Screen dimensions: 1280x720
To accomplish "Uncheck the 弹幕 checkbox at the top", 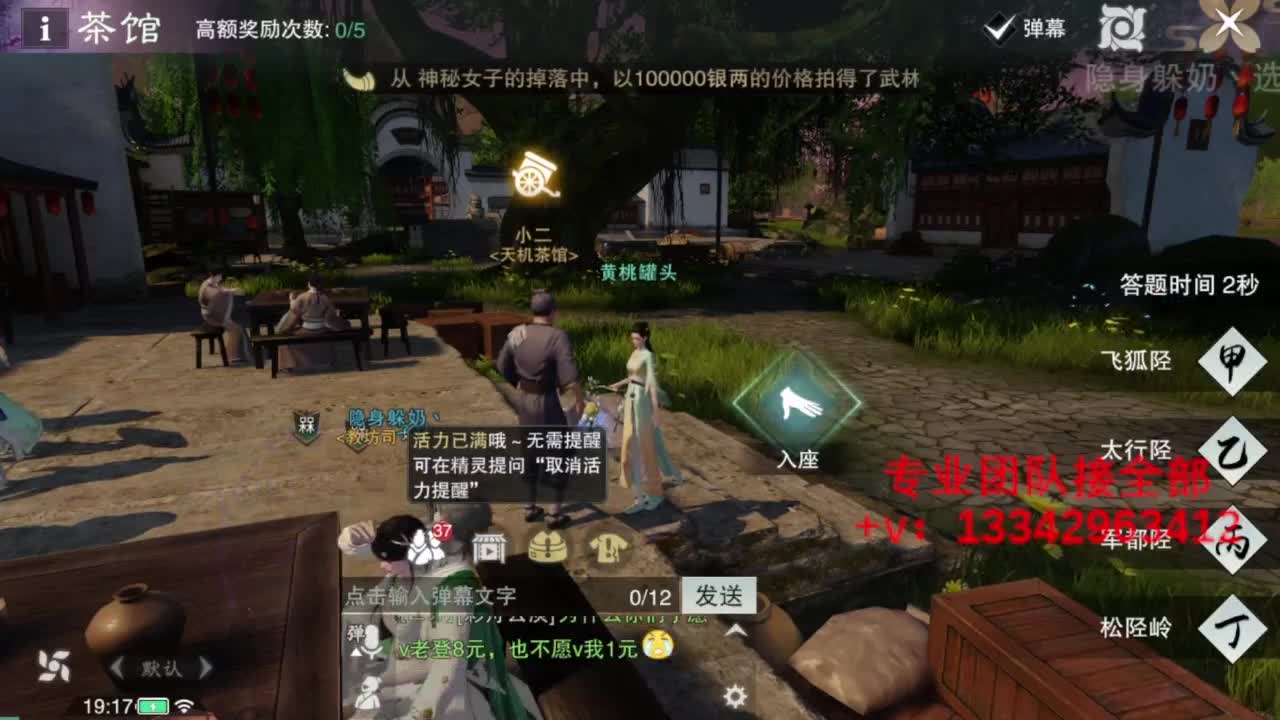I will (x=997, y=29).
